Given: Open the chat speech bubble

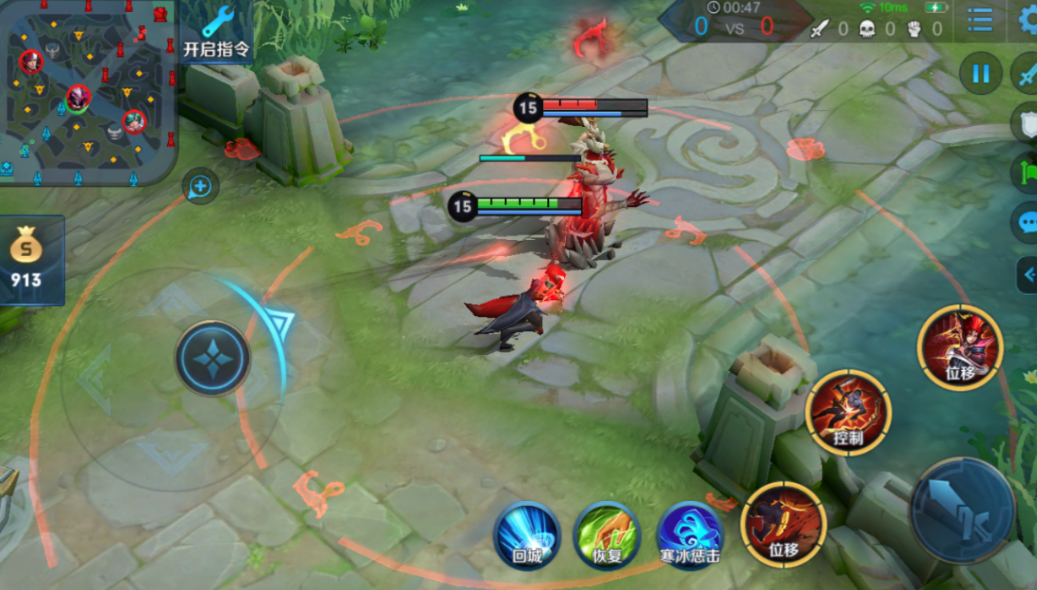Looking at the screenshot, I should coord(1026,222).
